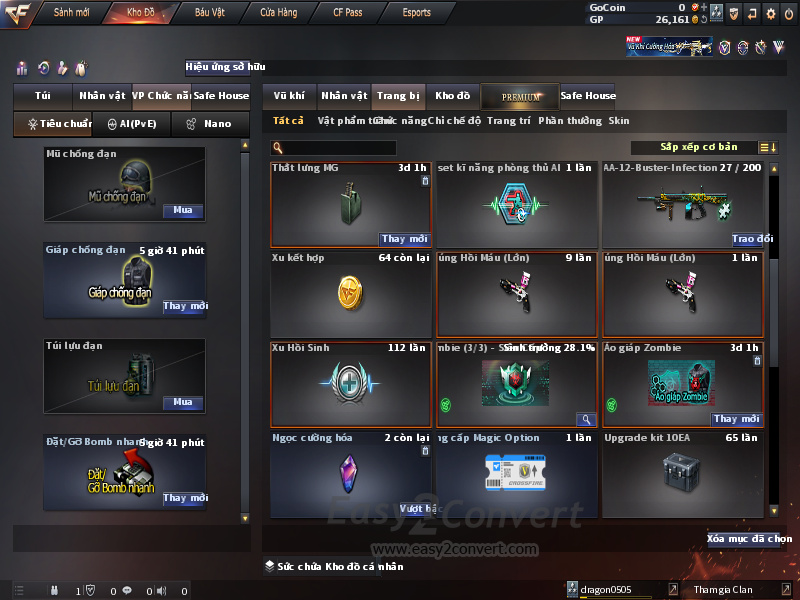
Task: Filter items by Skin
Action: click(619, 121)
